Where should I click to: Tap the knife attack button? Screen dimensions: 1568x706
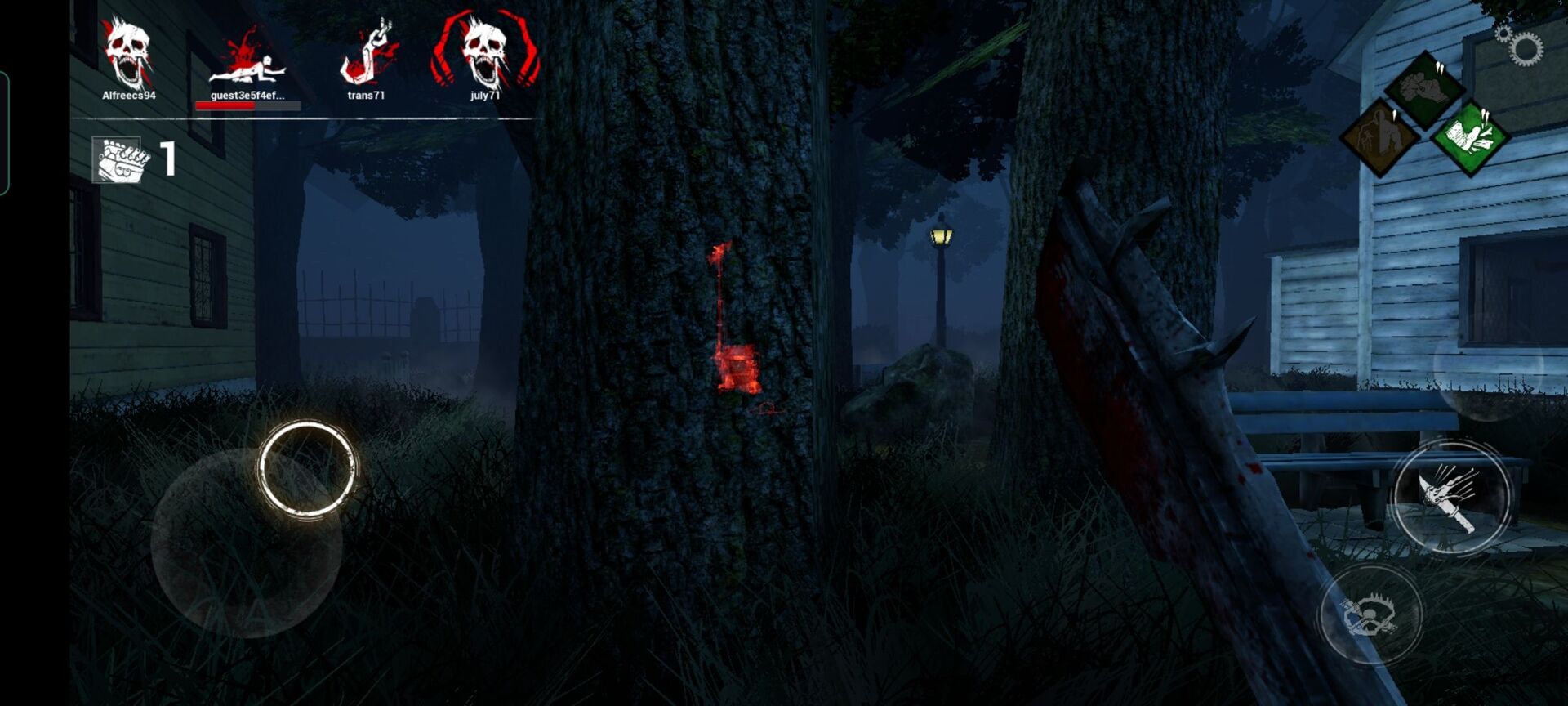tap(1450, 496)
